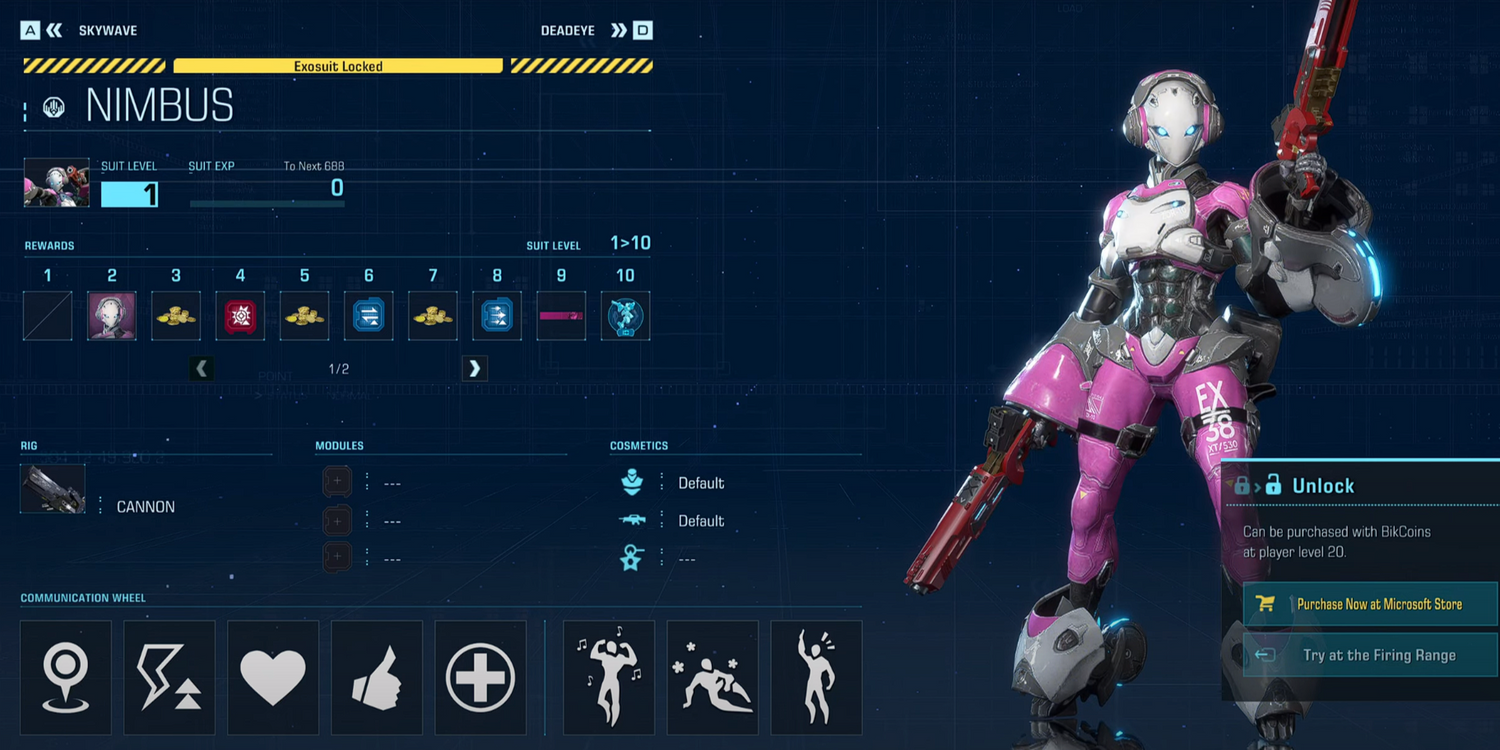The image size is (1500, 750).
Task: Select the map pin communication wheel slot
Action: point(66,678)
